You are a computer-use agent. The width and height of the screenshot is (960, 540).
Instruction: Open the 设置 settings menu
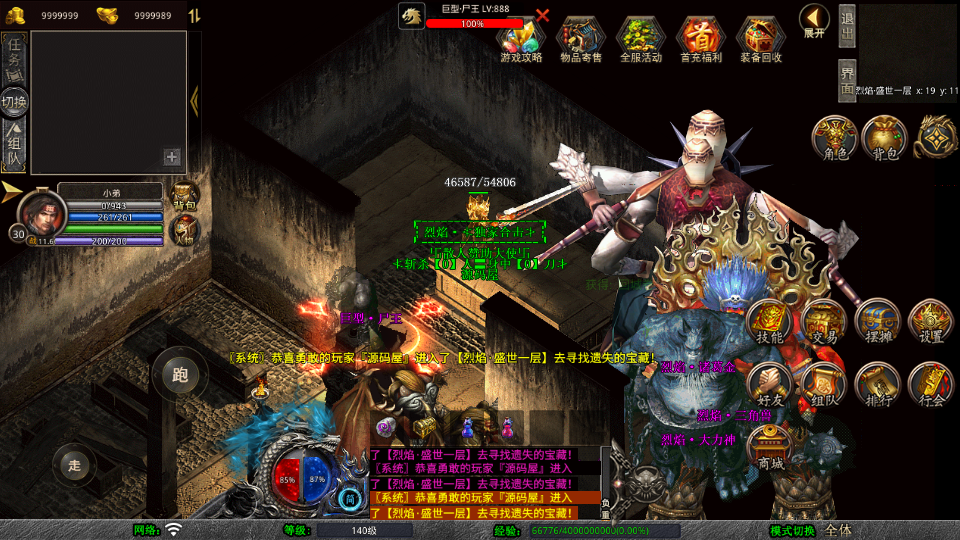point(931,322)
